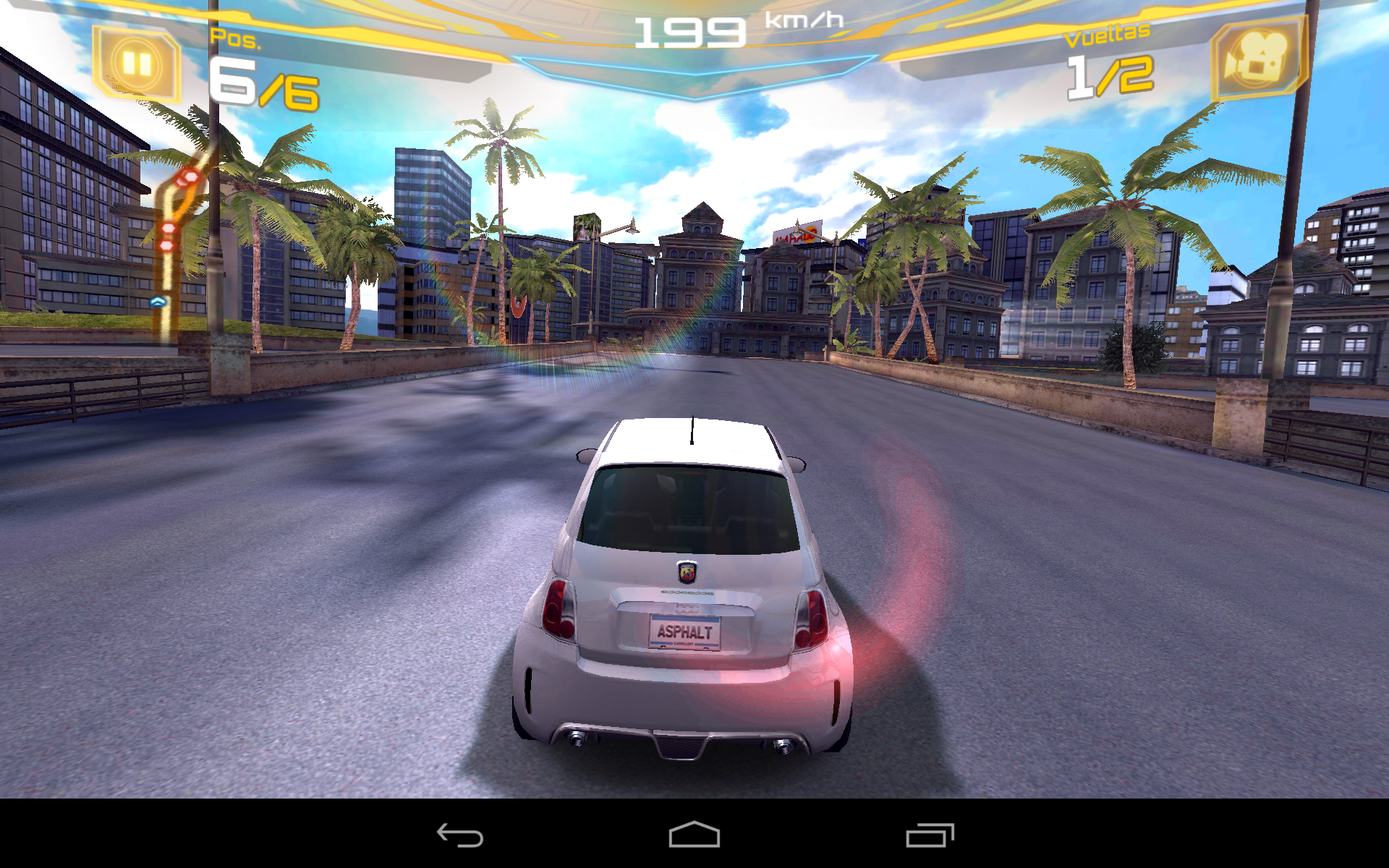Tap the Android back button
The height and width of the screenshot is (868, 1389).
460,835
